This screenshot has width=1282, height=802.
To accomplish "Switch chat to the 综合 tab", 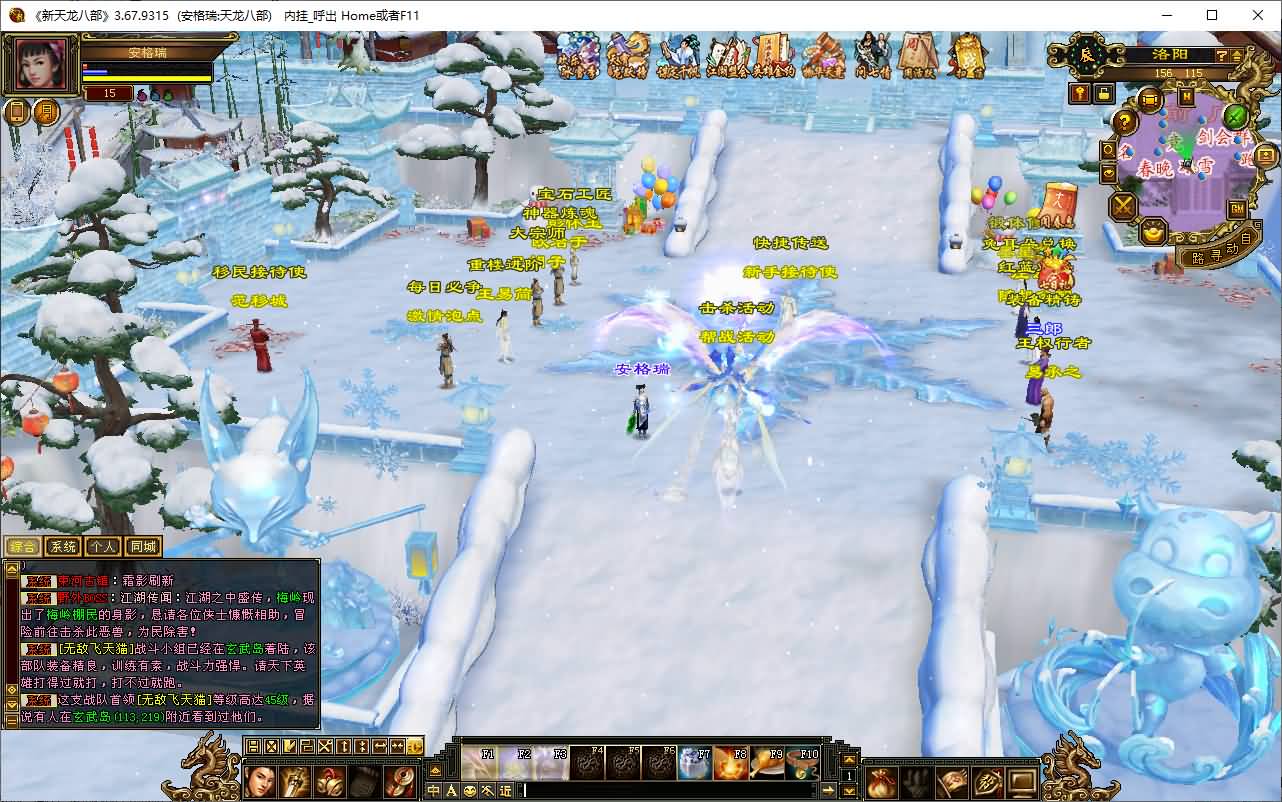I will 23,547.
